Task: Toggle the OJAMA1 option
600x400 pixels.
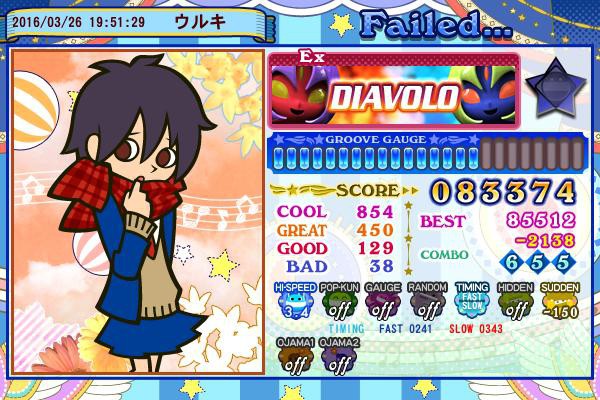Action: click(x=294, y=357)
